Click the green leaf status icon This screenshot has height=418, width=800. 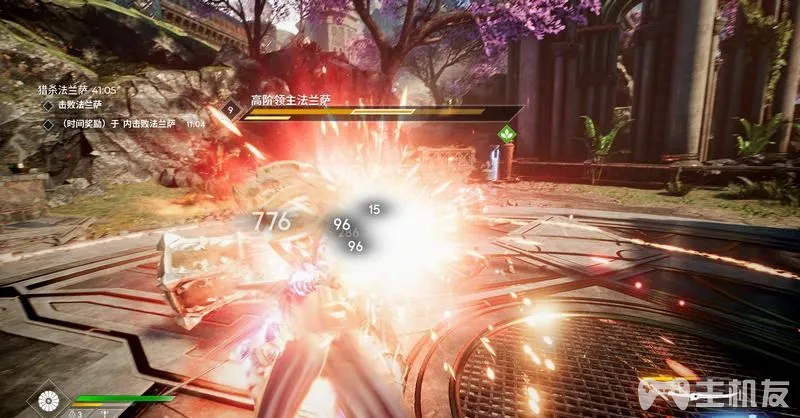point(506,133)
